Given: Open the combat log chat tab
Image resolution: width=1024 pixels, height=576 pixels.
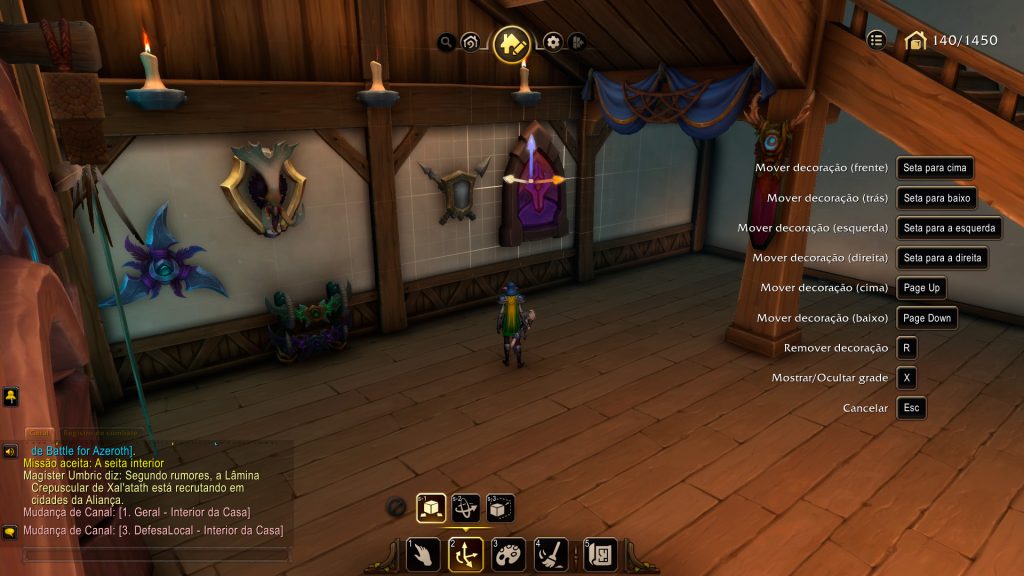Looking at the screenshot, I should pos(97,433).
